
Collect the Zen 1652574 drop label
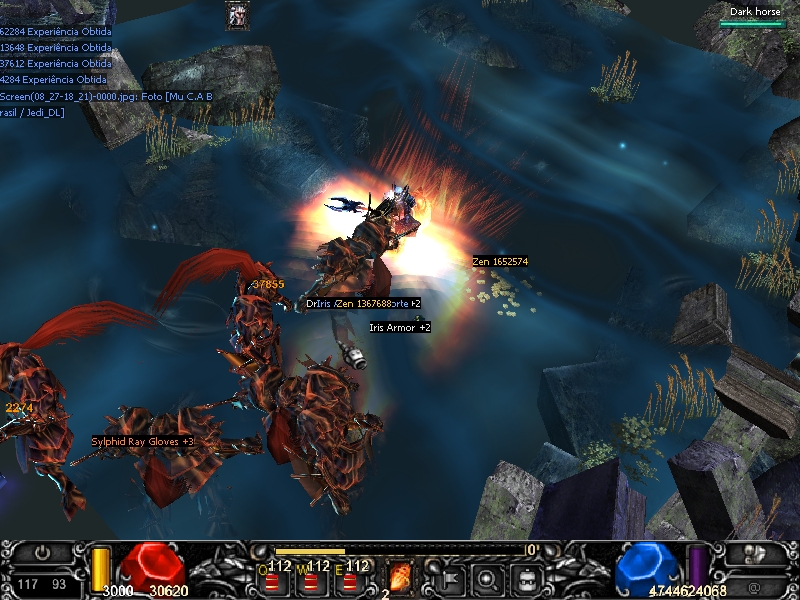pos(500,261)
